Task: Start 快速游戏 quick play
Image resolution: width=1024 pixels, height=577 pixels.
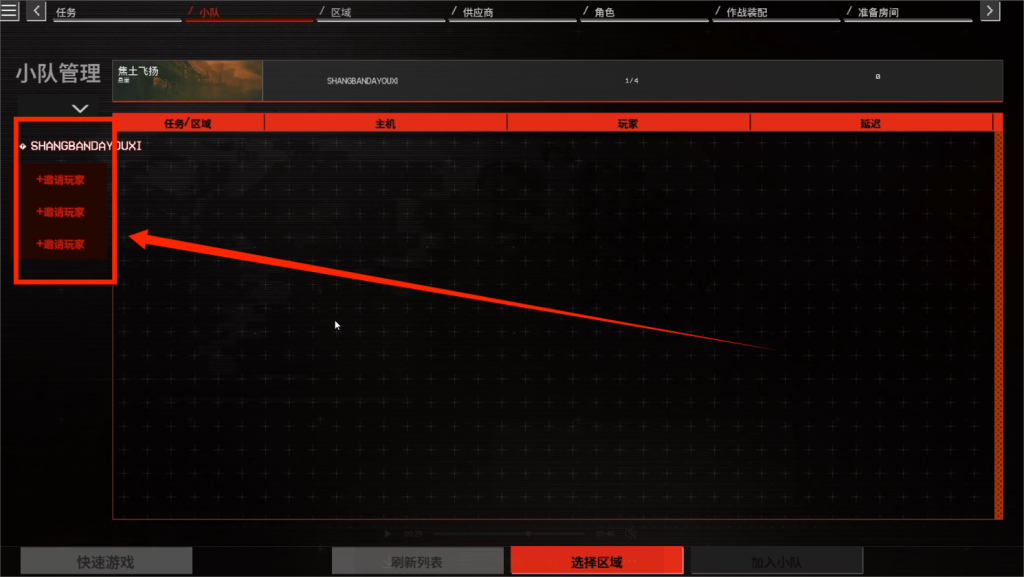Action: (x=106, y=562)
